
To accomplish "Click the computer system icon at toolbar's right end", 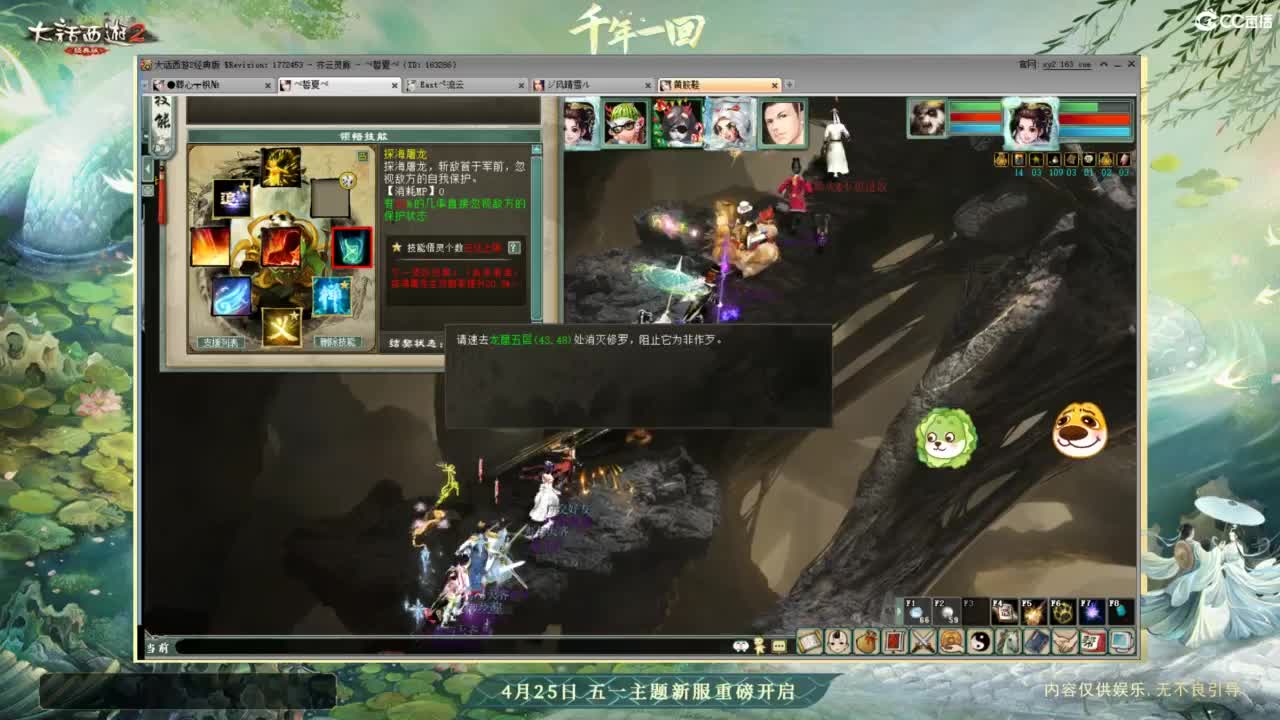I will coord(1122,640).
